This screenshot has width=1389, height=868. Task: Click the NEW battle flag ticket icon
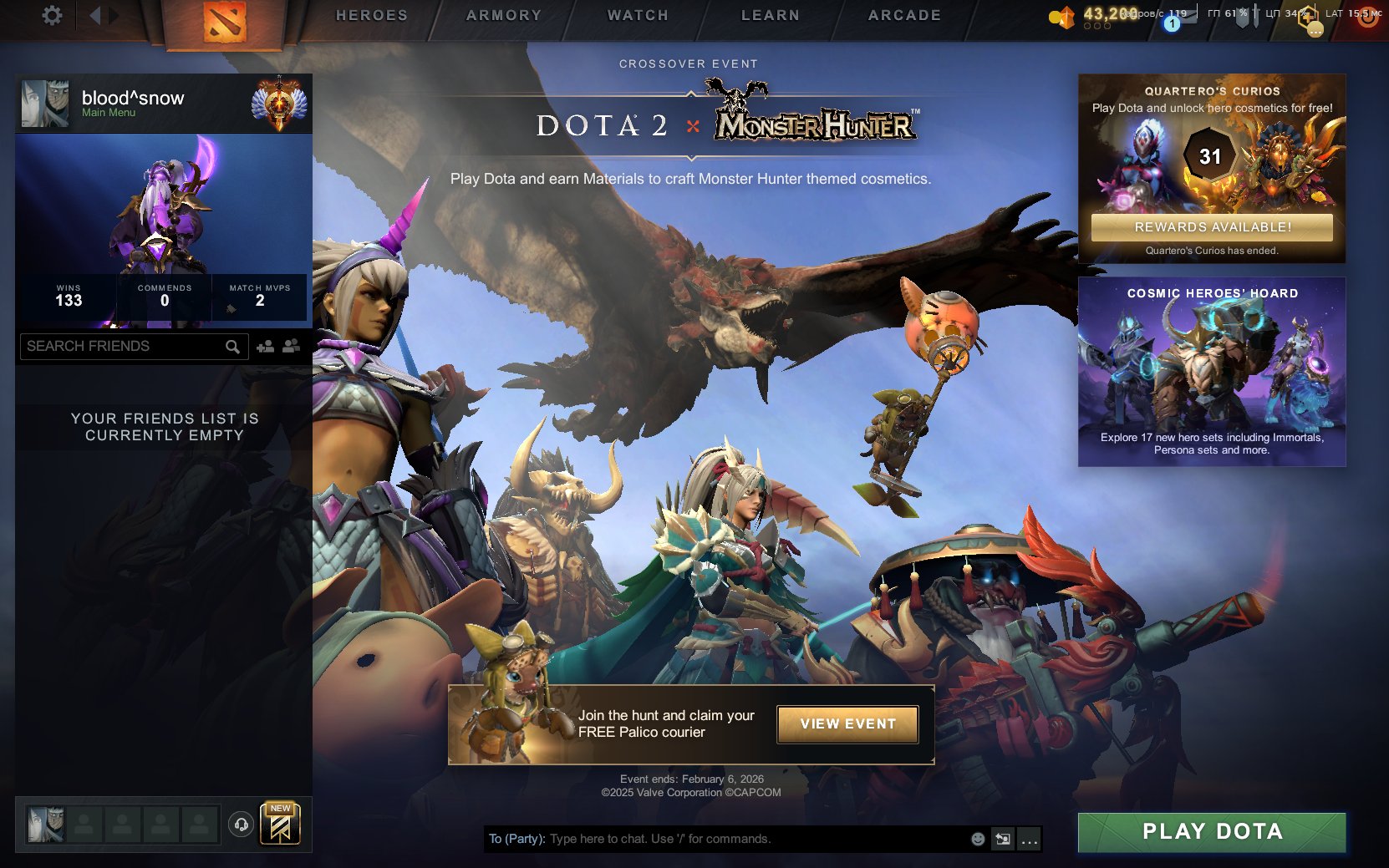point(280,825)
